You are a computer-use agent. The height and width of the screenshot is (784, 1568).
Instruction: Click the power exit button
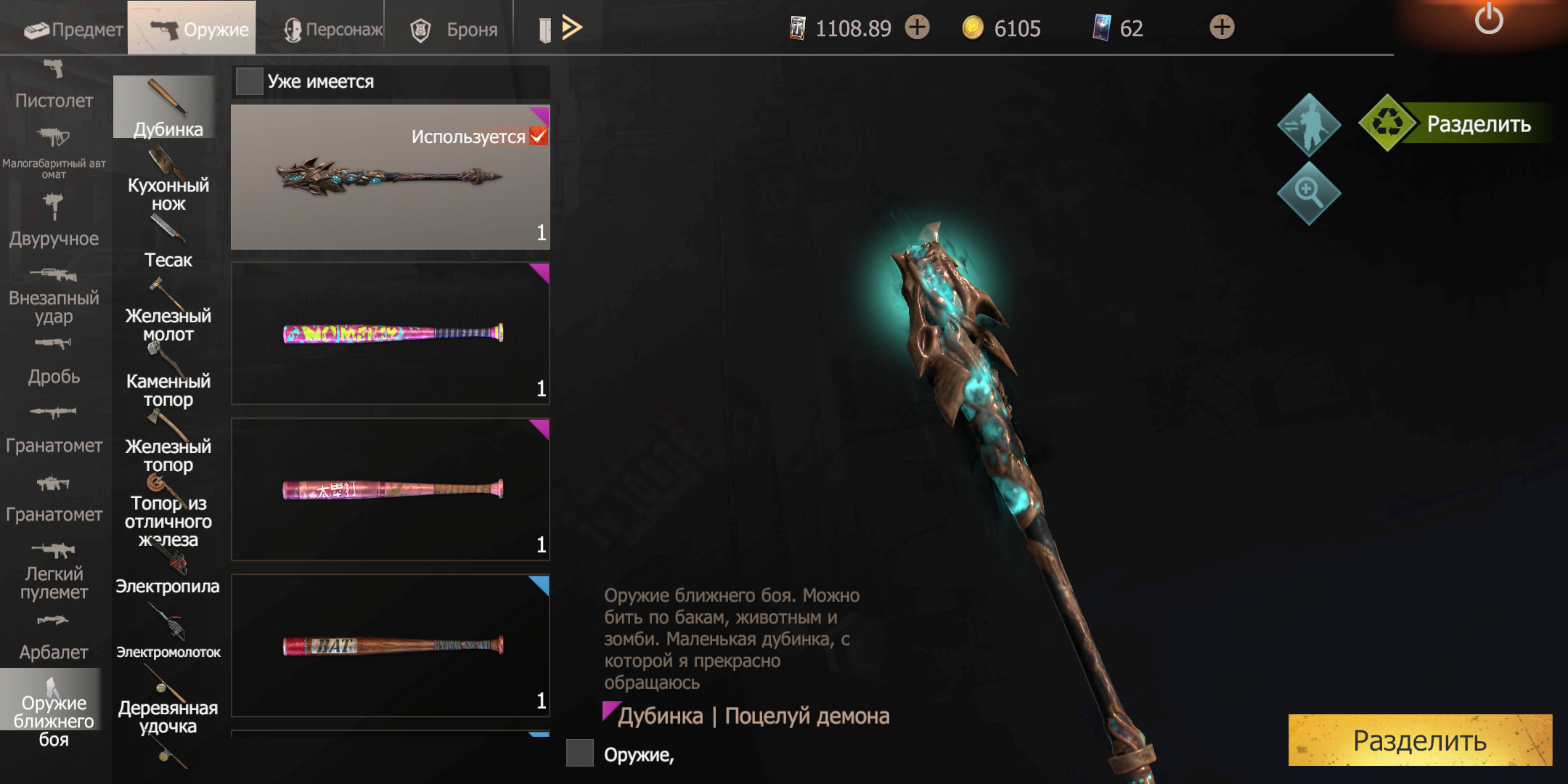tap(1488, 20)
